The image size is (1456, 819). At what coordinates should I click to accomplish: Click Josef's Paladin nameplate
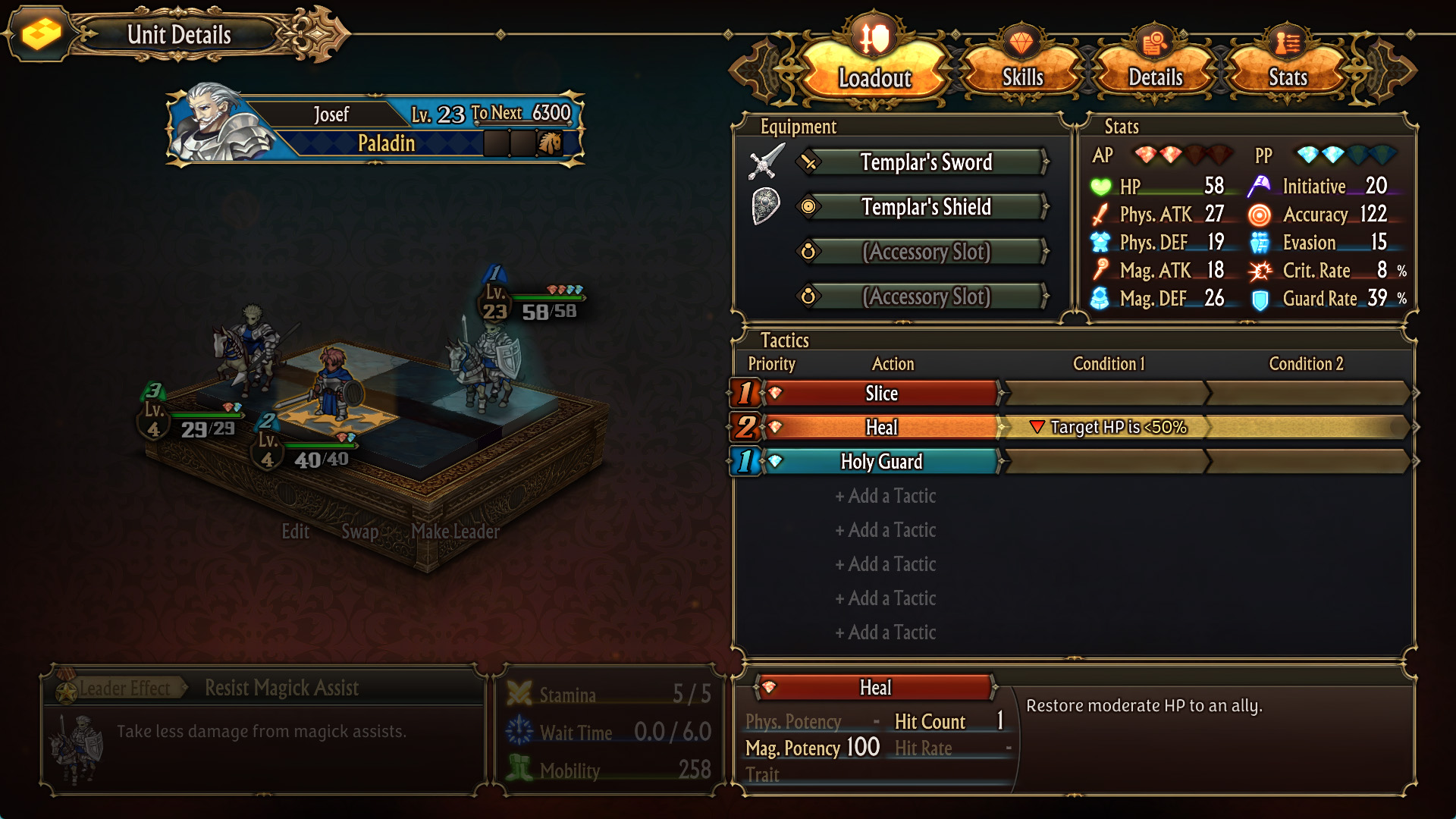375,127
